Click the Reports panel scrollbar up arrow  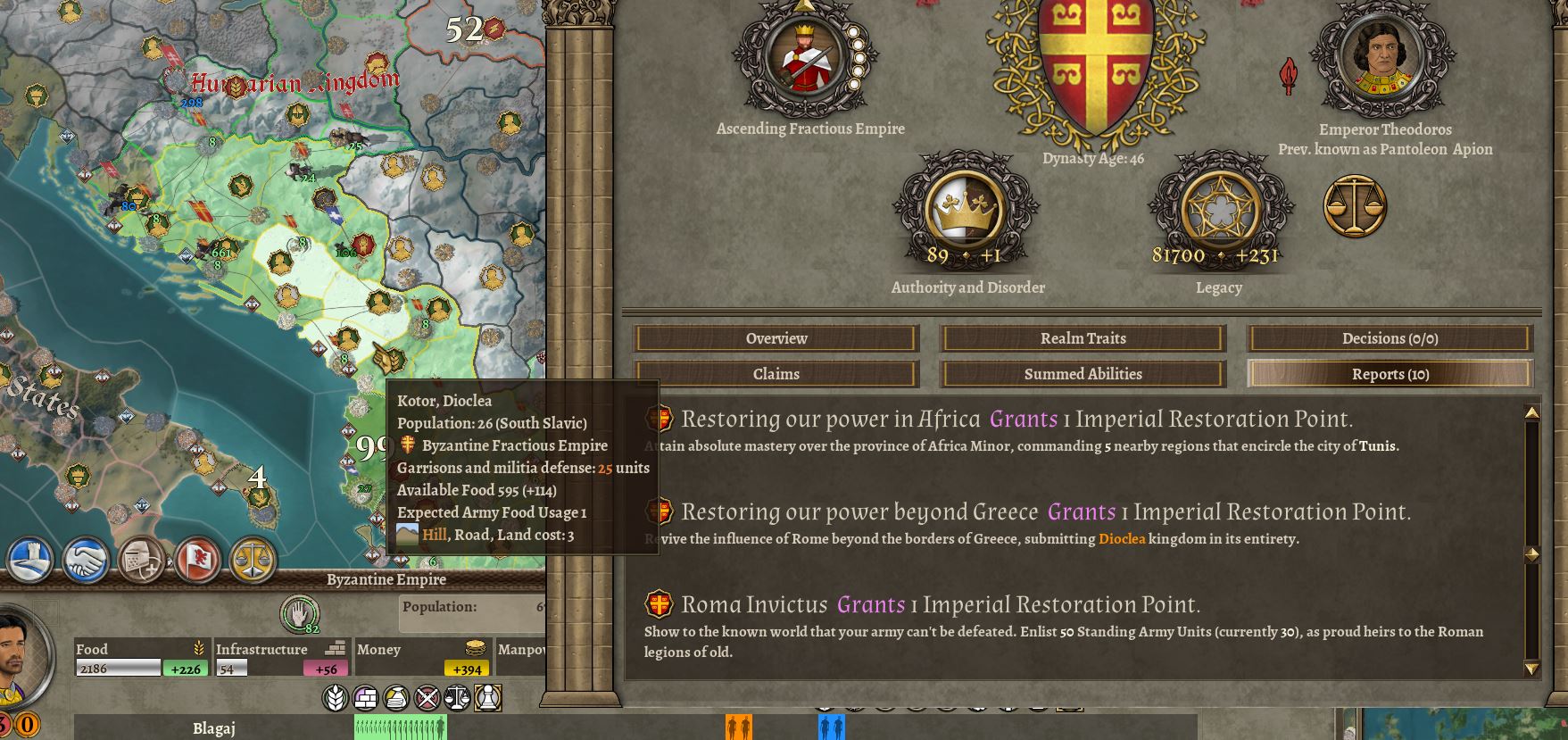click(1532, 412)
